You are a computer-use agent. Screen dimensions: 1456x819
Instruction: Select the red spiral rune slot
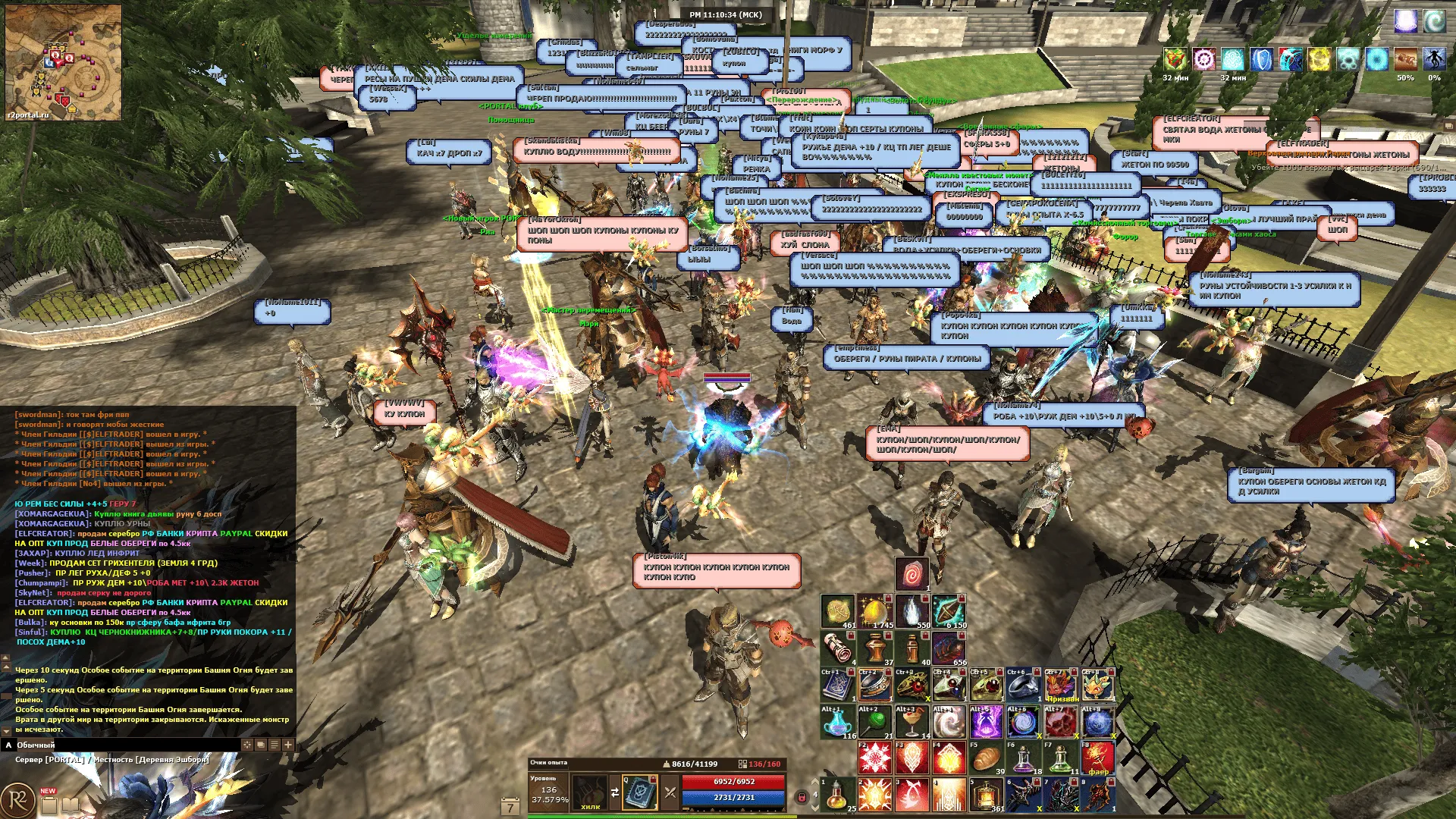point(912,575)
